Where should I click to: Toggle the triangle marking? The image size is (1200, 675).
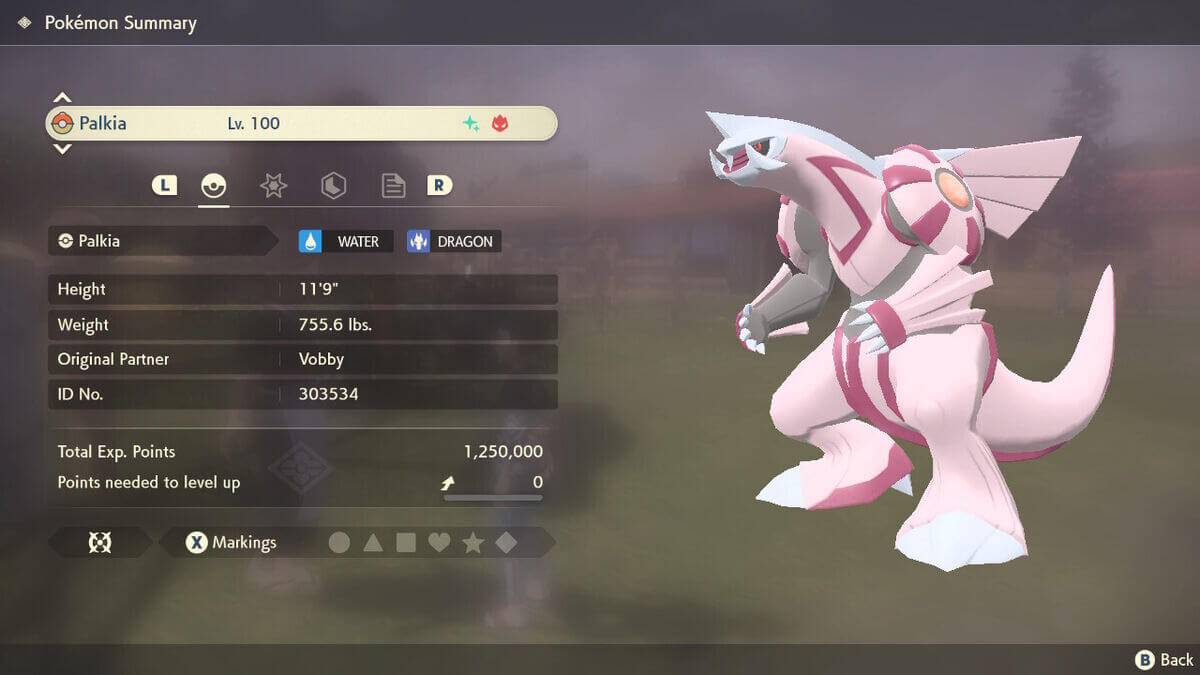click(373, 543)
